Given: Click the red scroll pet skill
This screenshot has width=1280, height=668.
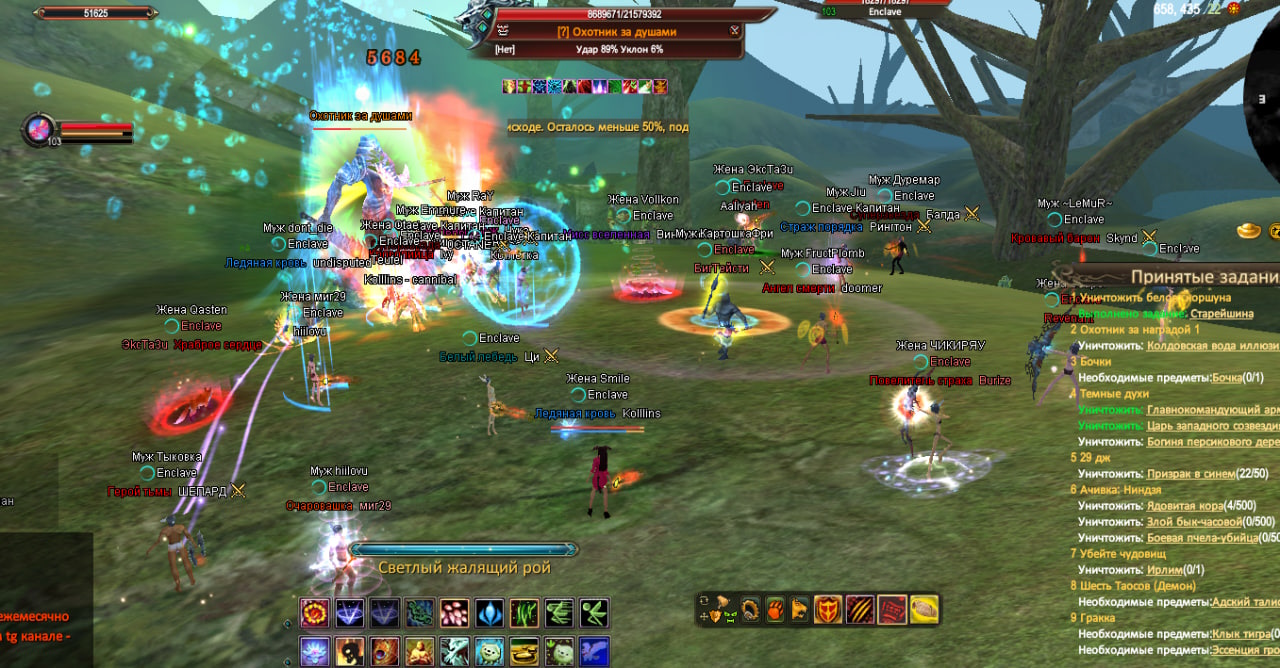Looking at the screenshot, I should click(x=892, y=609).
